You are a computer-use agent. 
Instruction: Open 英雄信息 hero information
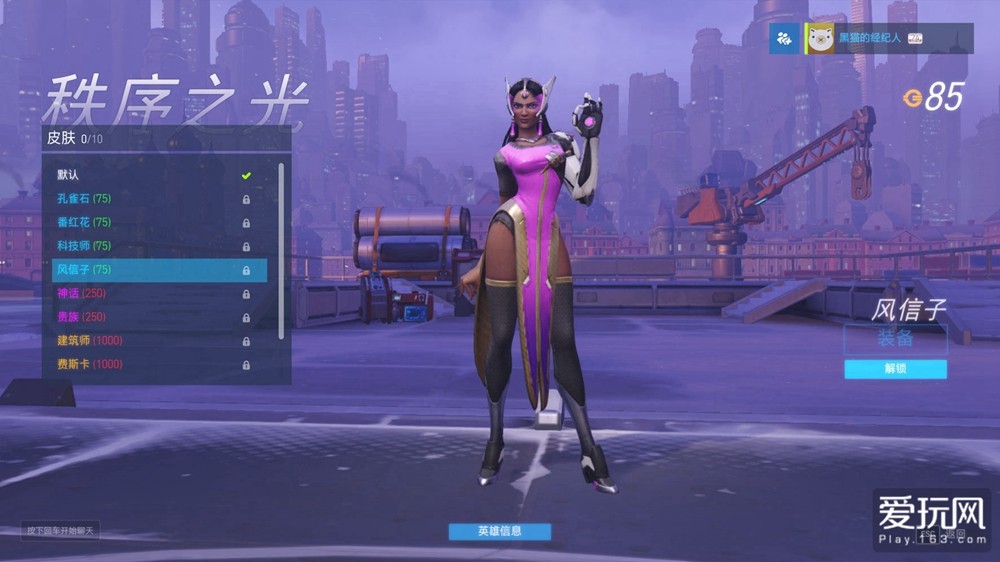click(500, 531)
